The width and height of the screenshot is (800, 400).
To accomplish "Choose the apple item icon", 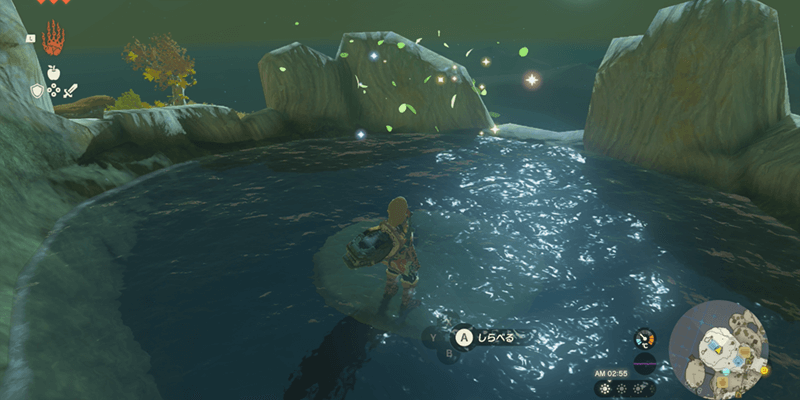I will pyautogui.click(x=52, y=73).
